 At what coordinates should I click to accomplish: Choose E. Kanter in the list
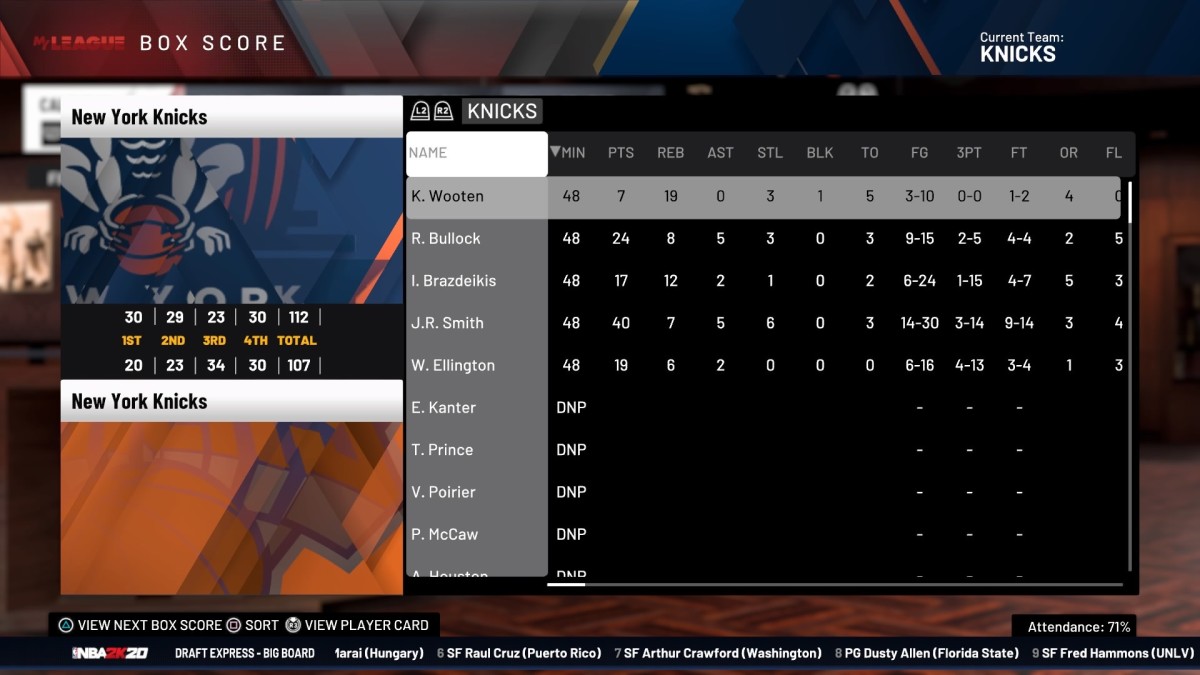pyautogui.click(x=443, y=408)
